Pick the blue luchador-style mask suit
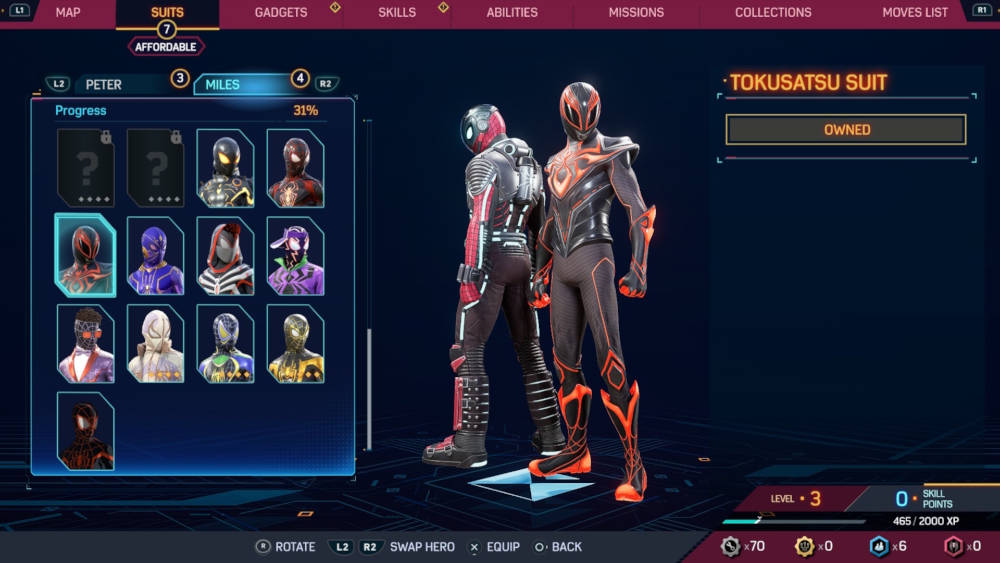This screenshot has width=1000, height=563. point(155,256)
